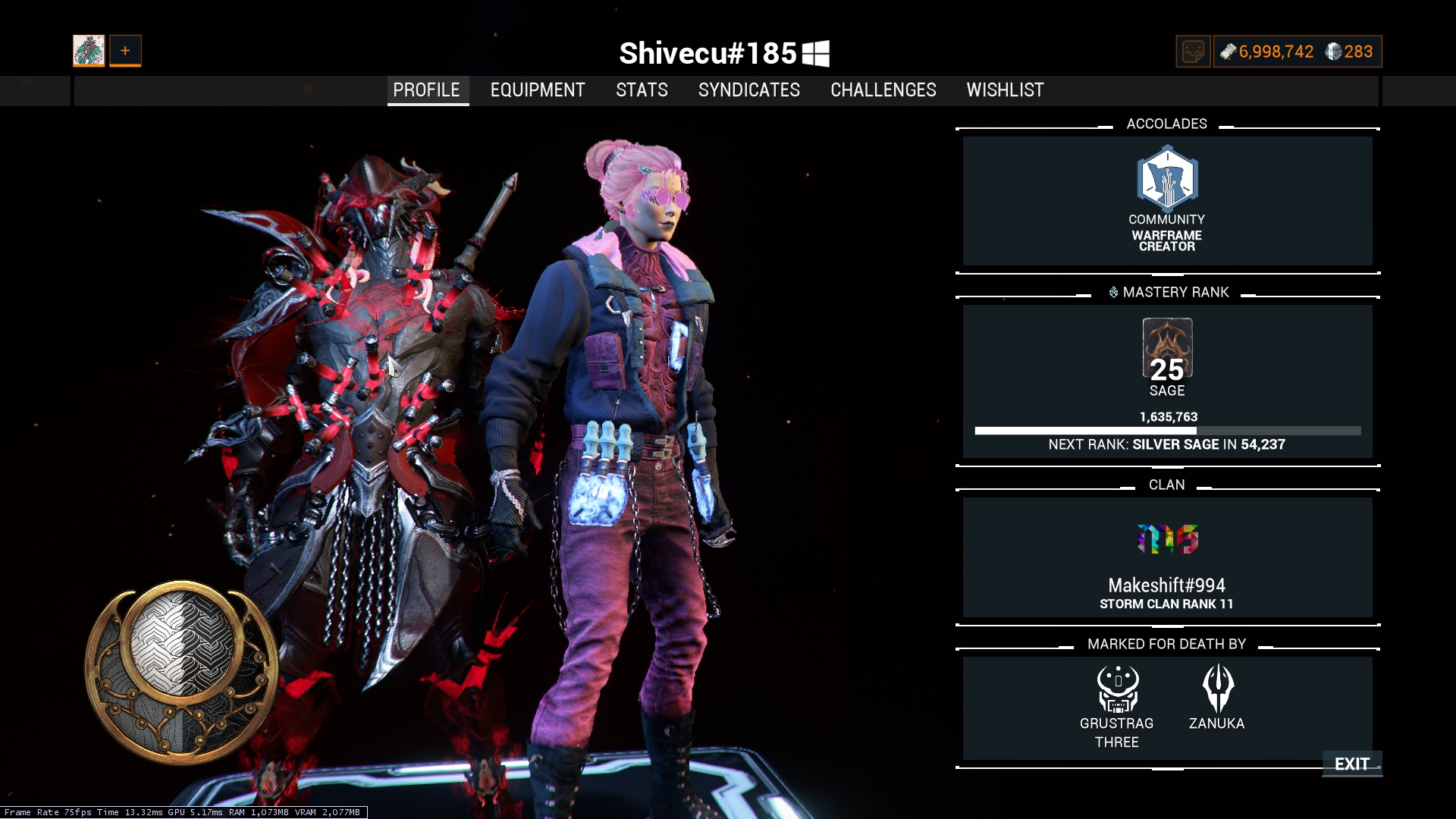The image size is (1456, 819).
Task: Click the platinum balance 283
Action: pos(1349,52)
